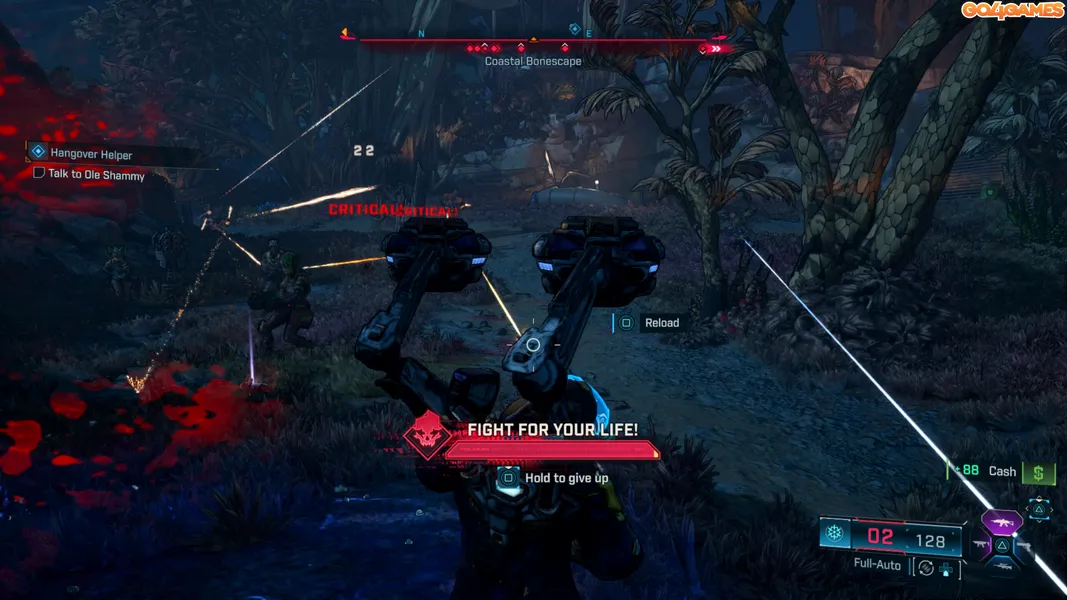The width and height of the screenshot is (1067, 600).
Task: Click the blue quest marker on the compass
Action: [x=574, y=30]
